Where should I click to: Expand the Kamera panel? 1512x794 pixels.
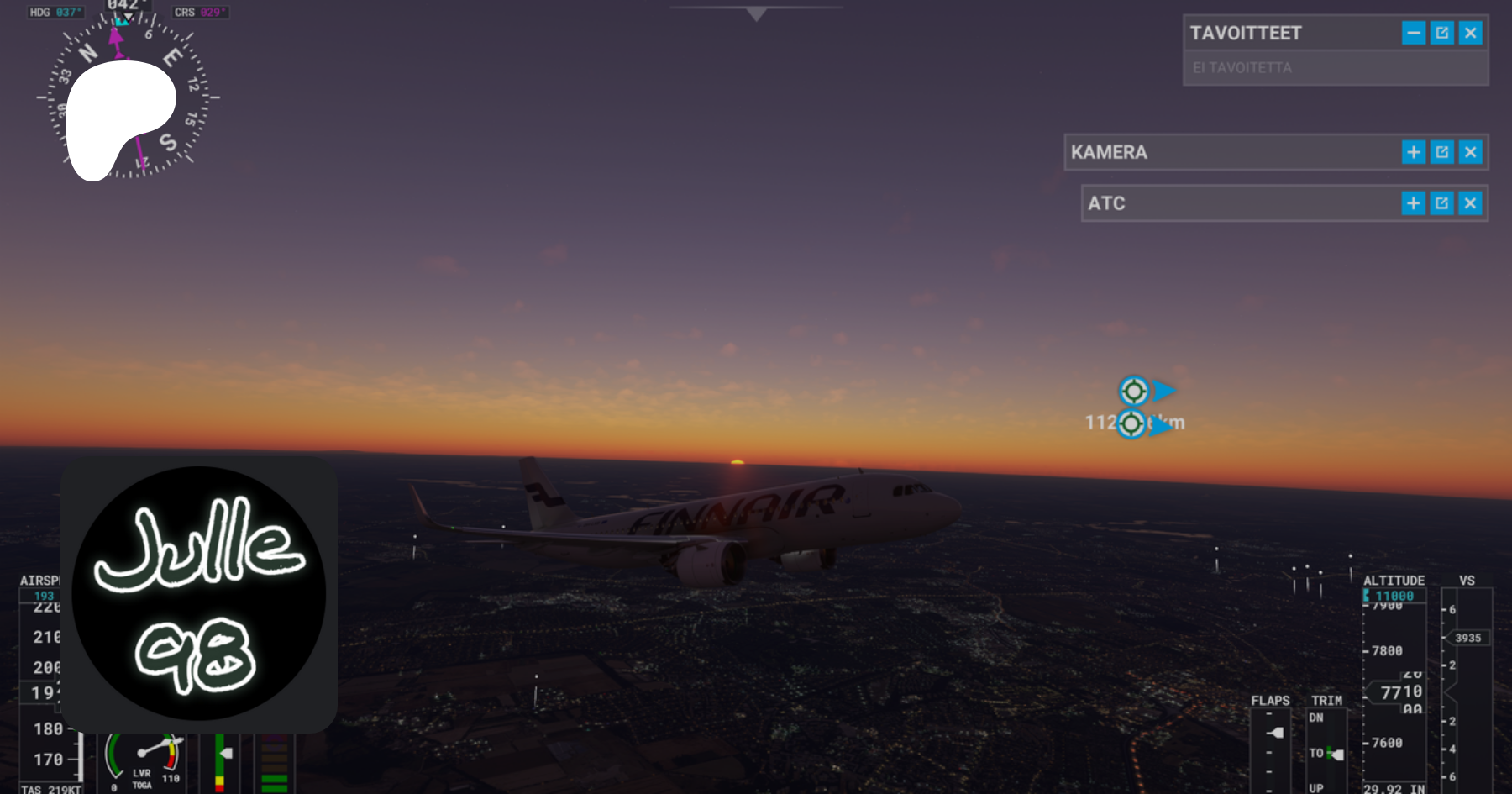pyautogui.click(x=1414, y=152)
